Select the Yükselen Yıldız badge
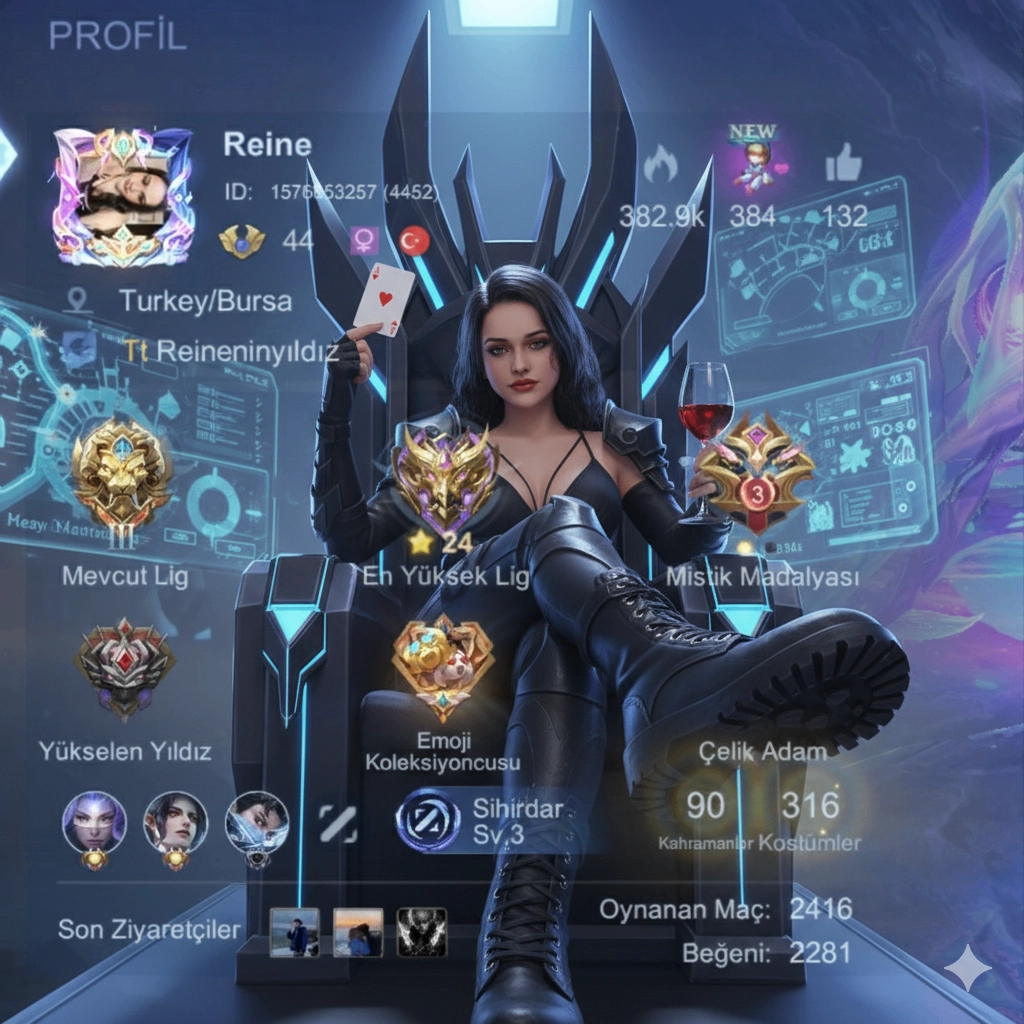The width and height of the screenshot is (1024, 1024). 125,667
